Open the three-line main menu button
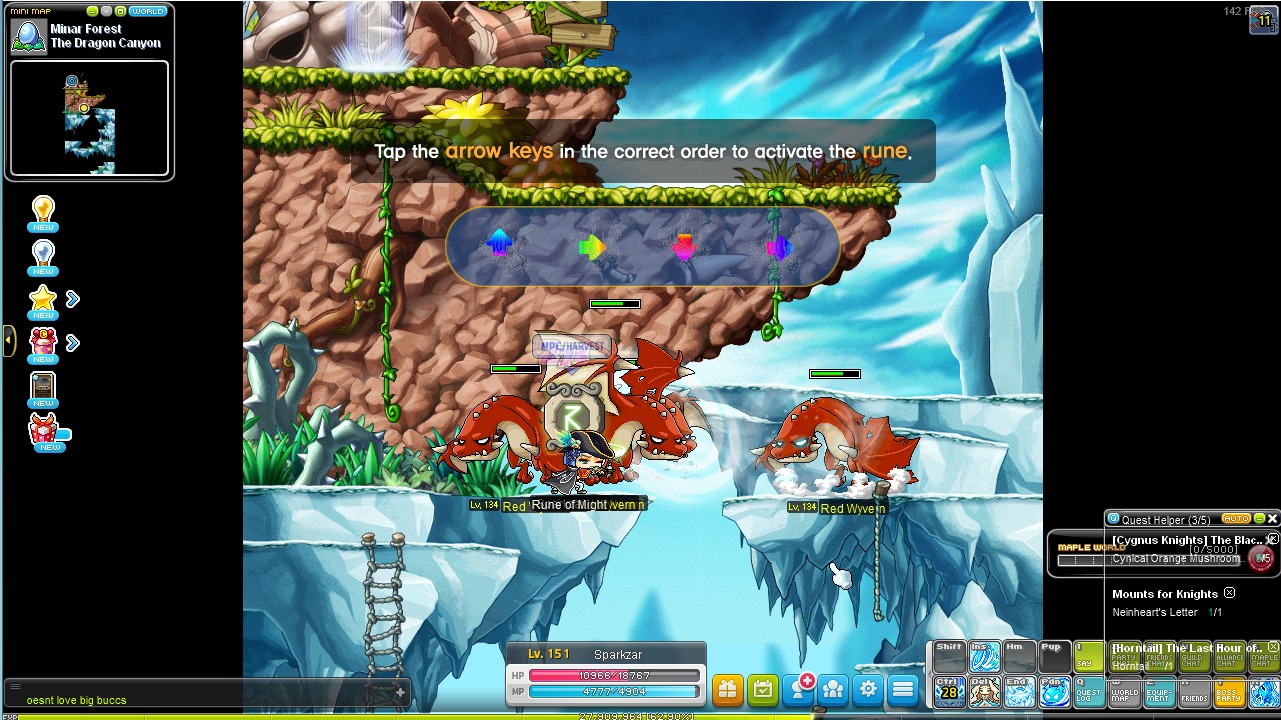This screenshot has height=720, width=1281. point(903,689)
